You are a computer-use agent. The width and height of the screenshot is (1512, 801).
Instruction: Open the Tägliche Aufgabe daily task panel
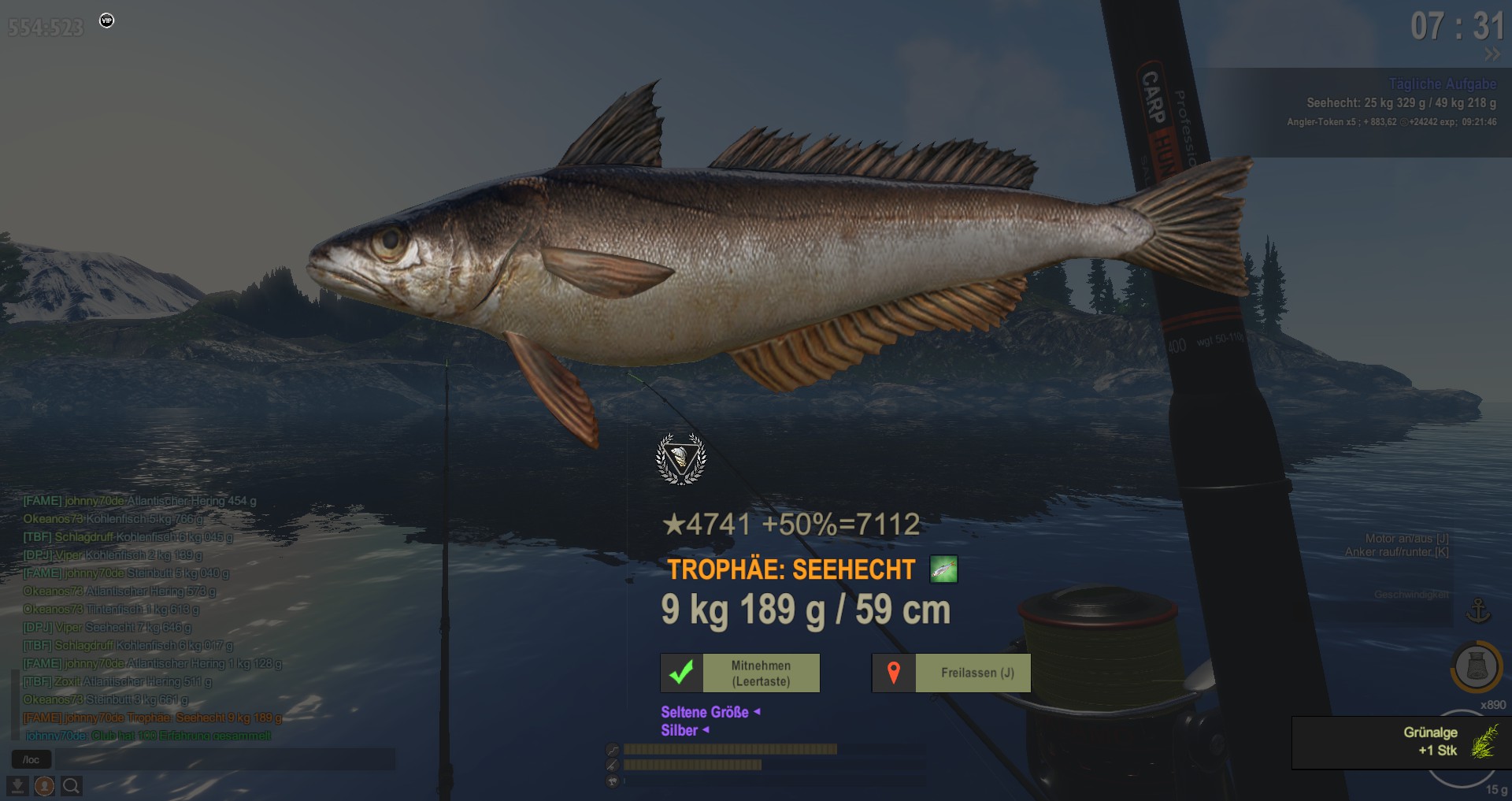(1441, 84)
